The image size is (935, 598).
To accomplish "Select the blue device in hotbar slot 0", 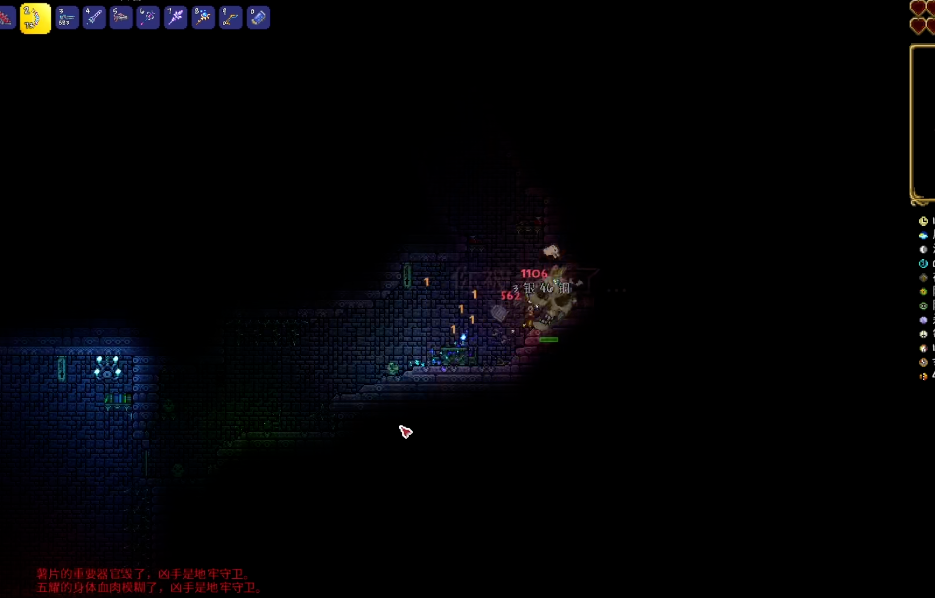I will tap(258, 17).
